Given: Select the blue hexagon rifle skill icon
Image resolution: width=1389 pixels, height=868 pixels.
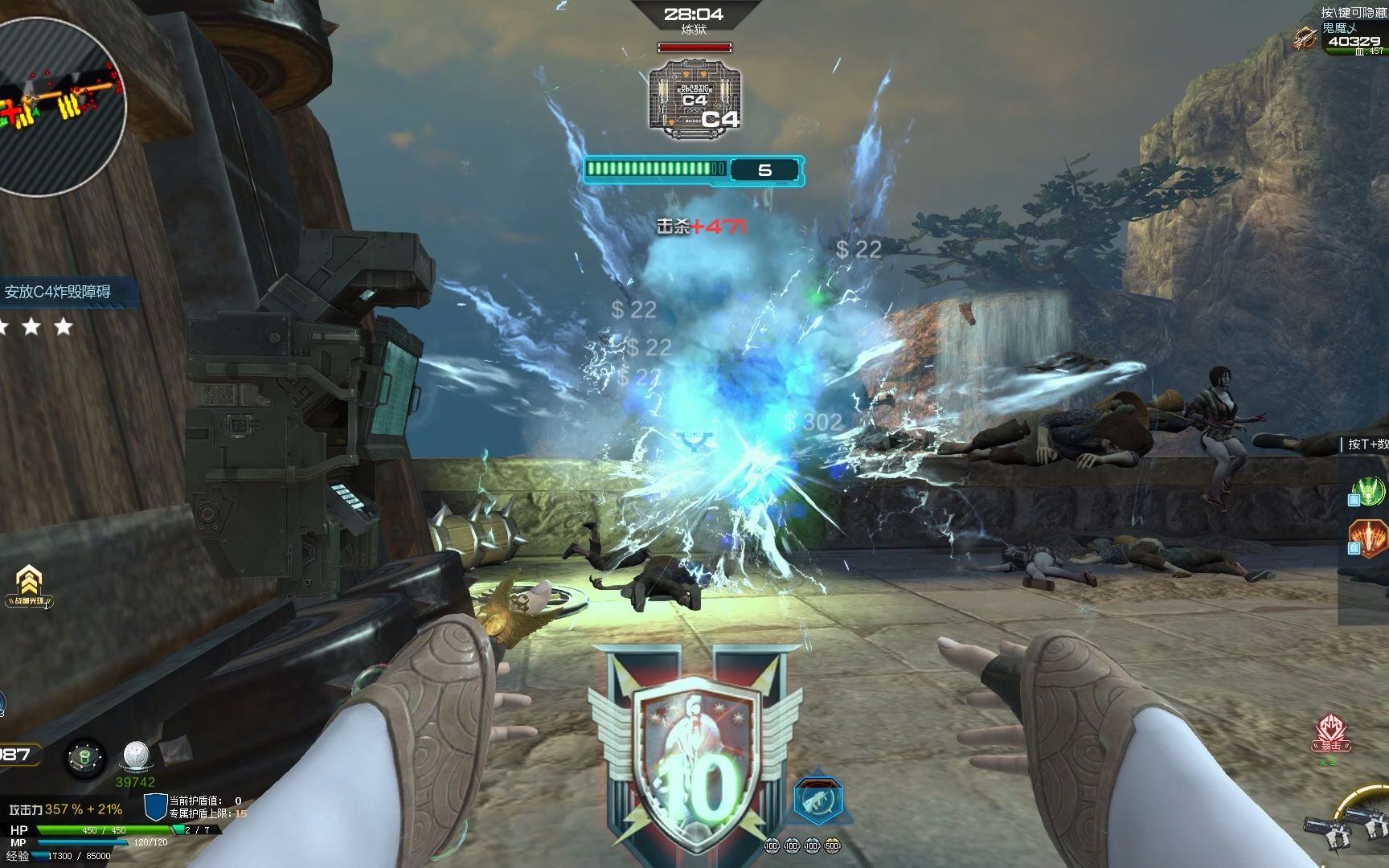Looking at the screenshot, I should (817, 799).
